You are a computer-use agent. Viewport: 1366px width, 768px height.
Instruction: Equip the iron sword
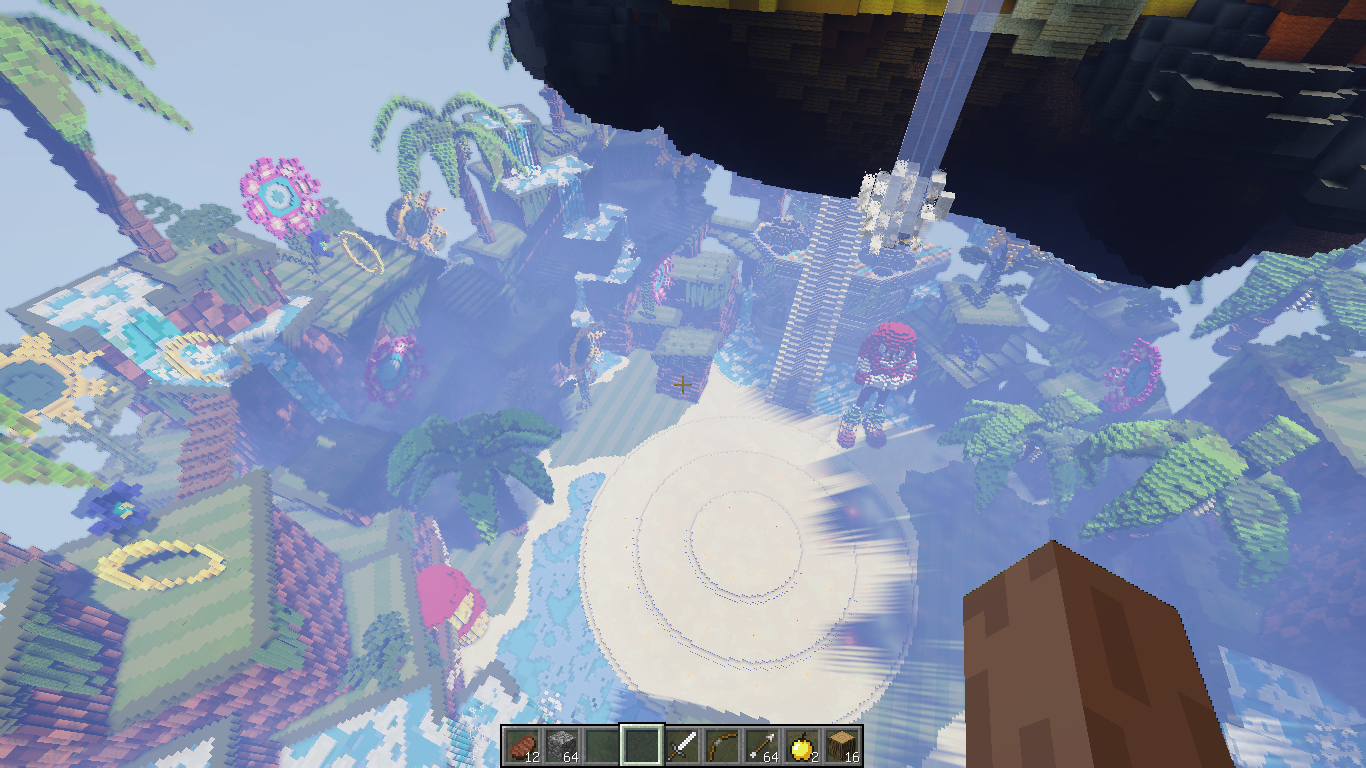point(682,745)
